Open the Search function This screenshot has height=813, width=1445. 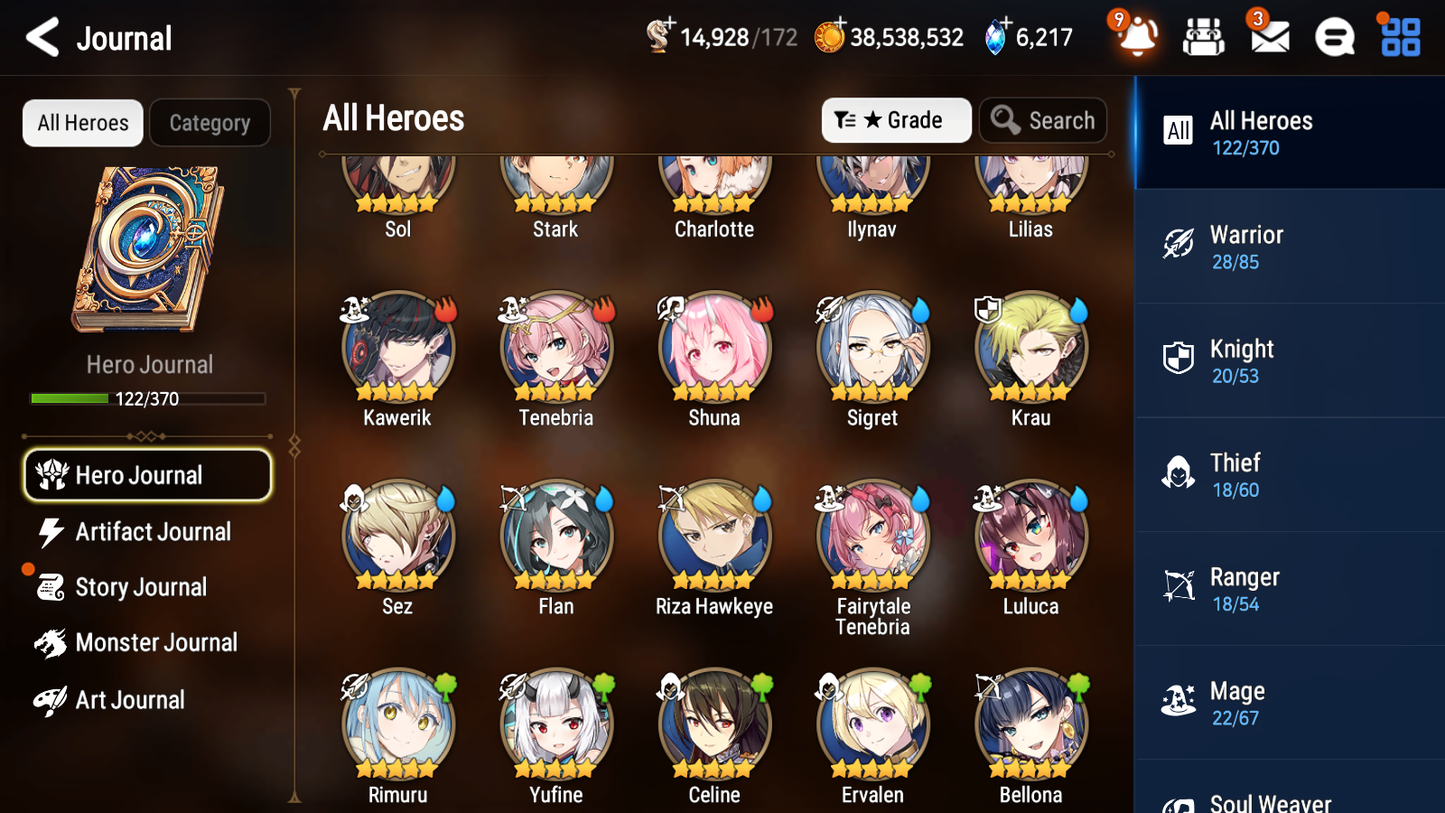[1043, 120]
